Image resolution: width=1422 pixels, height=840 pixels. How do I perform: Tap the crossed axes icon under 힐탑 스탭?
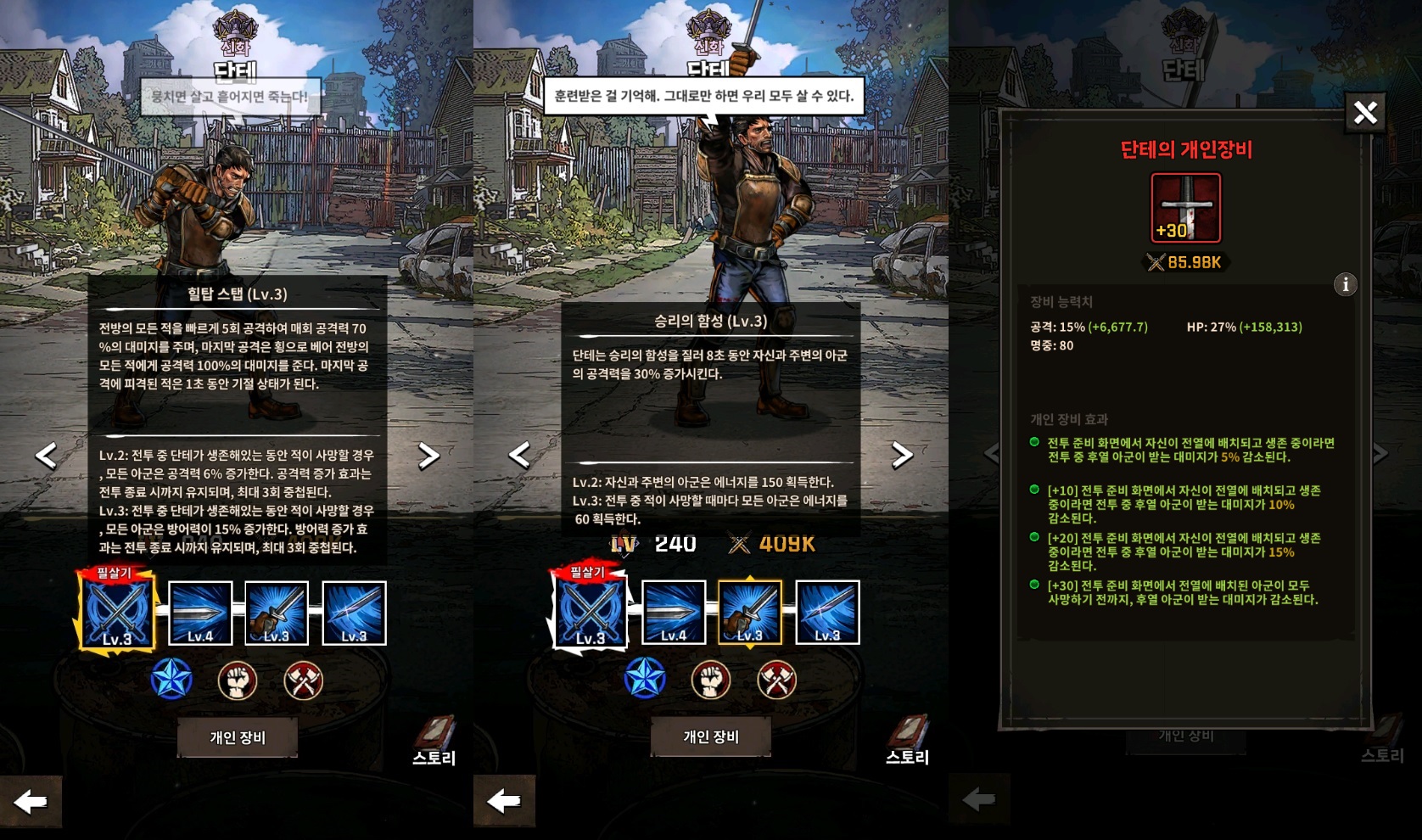303,680
